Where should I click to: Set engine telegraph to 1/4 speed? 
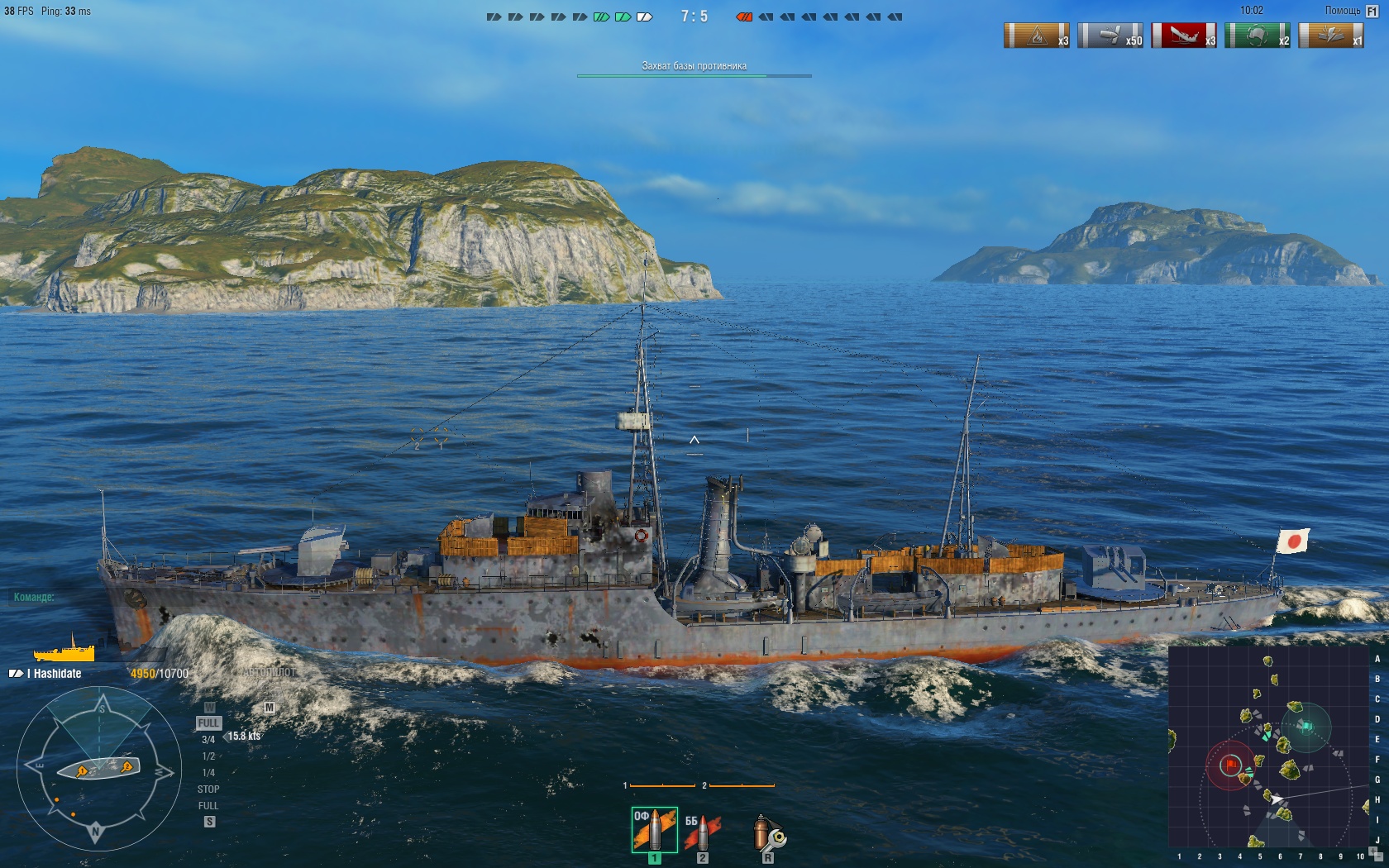tap(208, 773)
